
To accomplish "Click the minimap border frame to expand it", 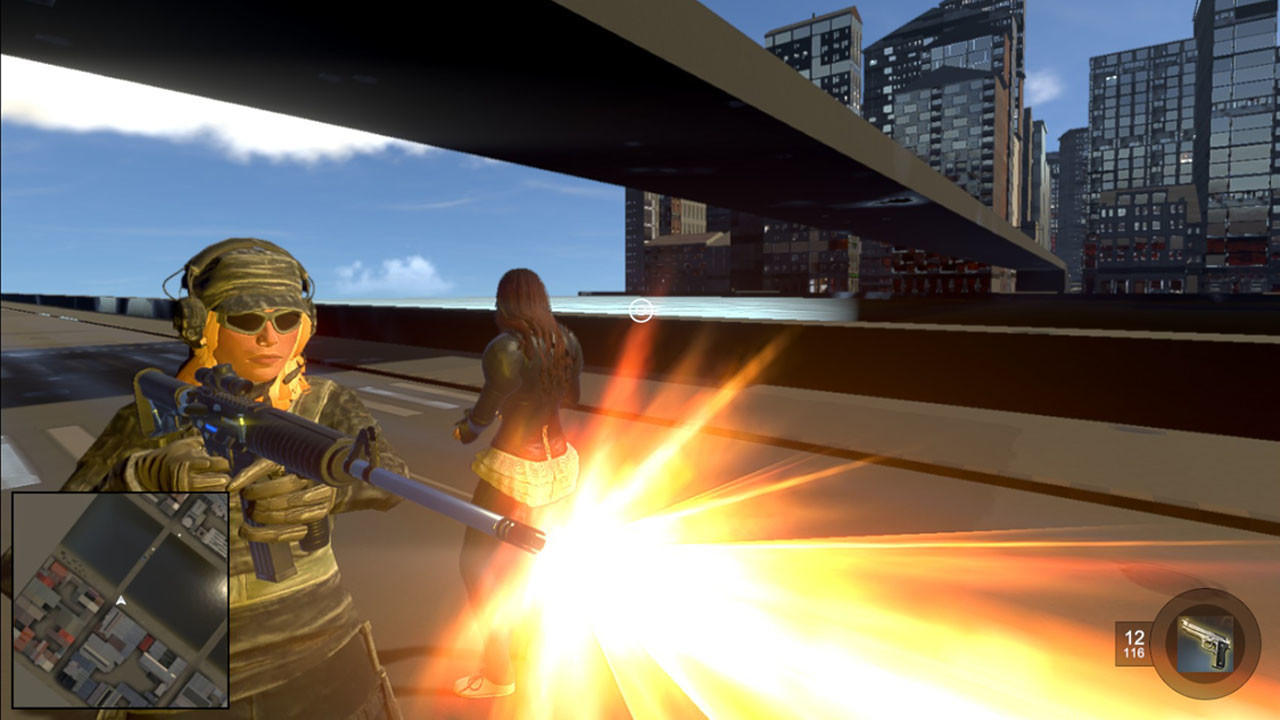I will tap(120, 493).
